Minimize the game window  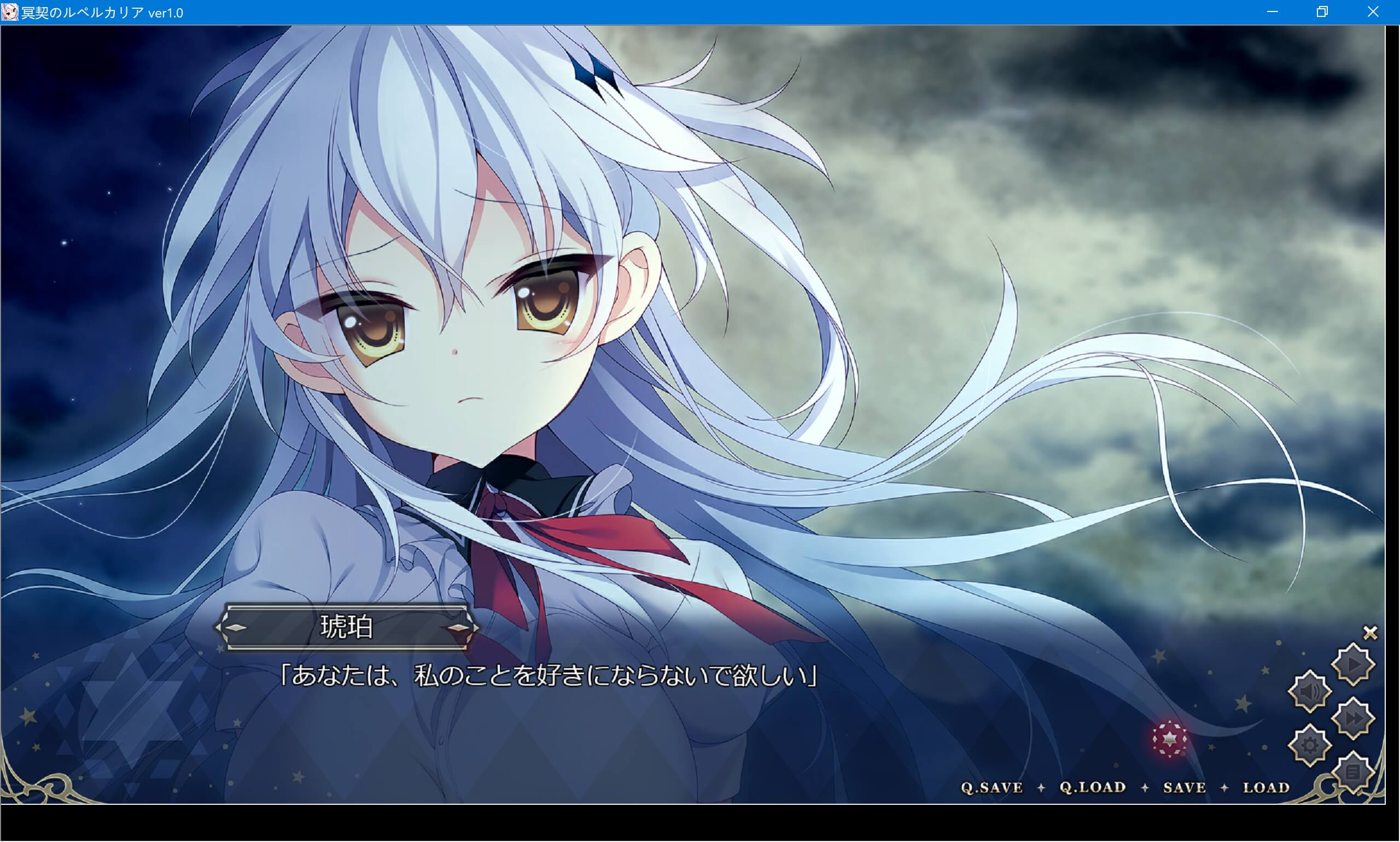(1273, 11)
